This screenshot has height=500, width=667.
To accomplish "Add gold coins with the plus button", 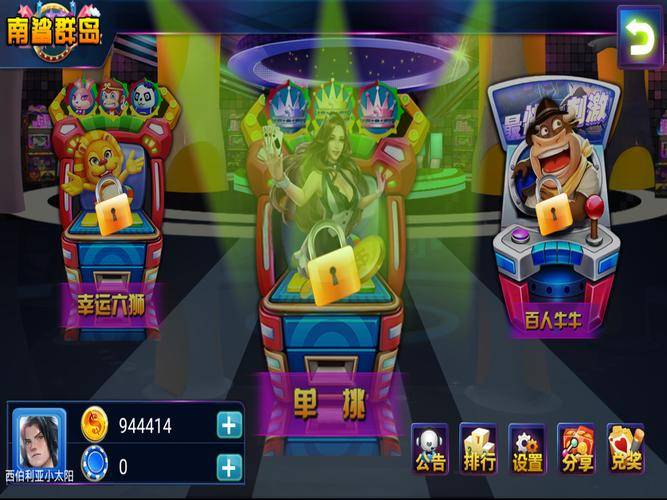I will 229,425.
